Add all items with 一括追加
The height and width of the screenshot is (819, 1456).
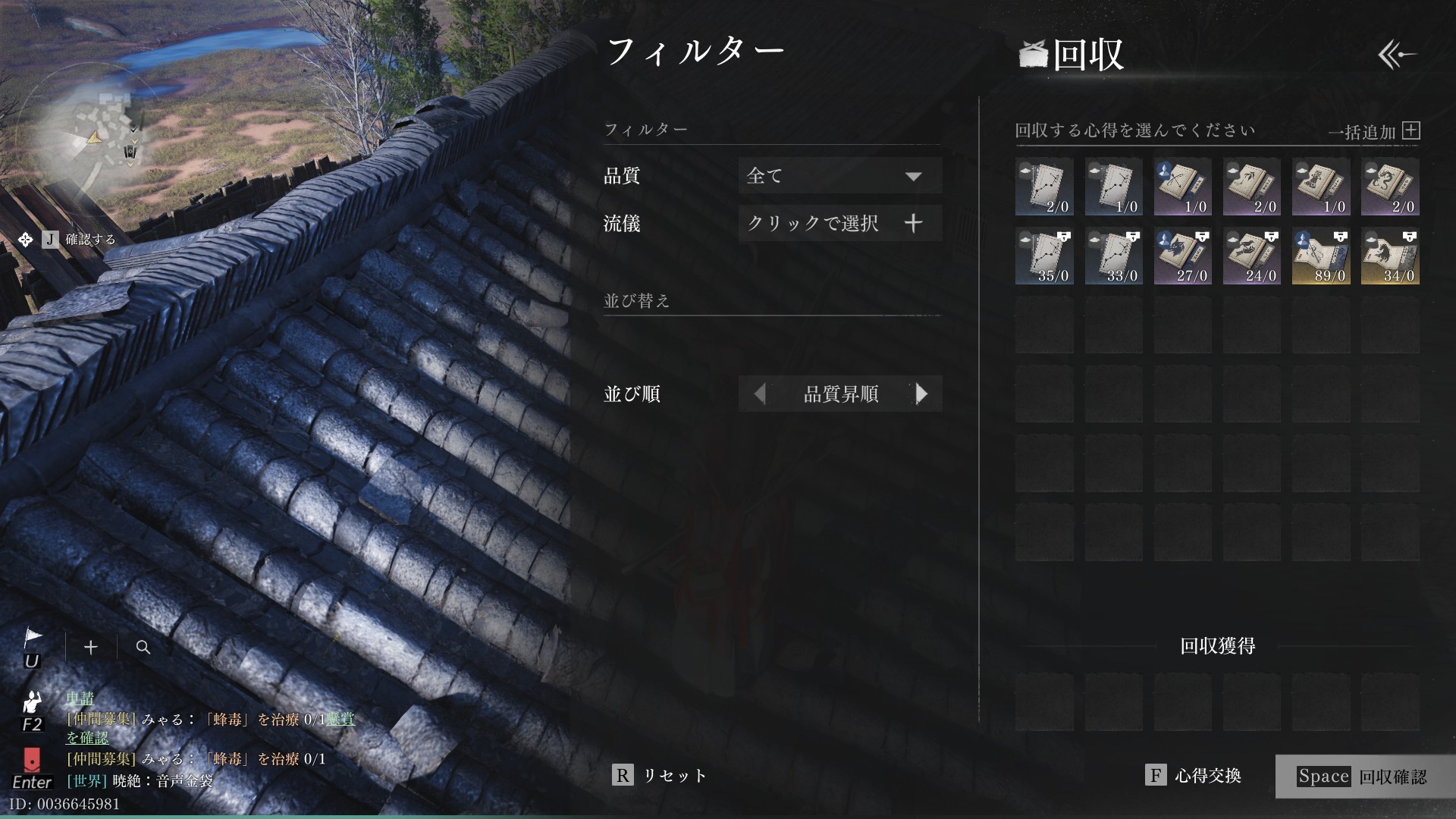click(x=1374, y=132)
